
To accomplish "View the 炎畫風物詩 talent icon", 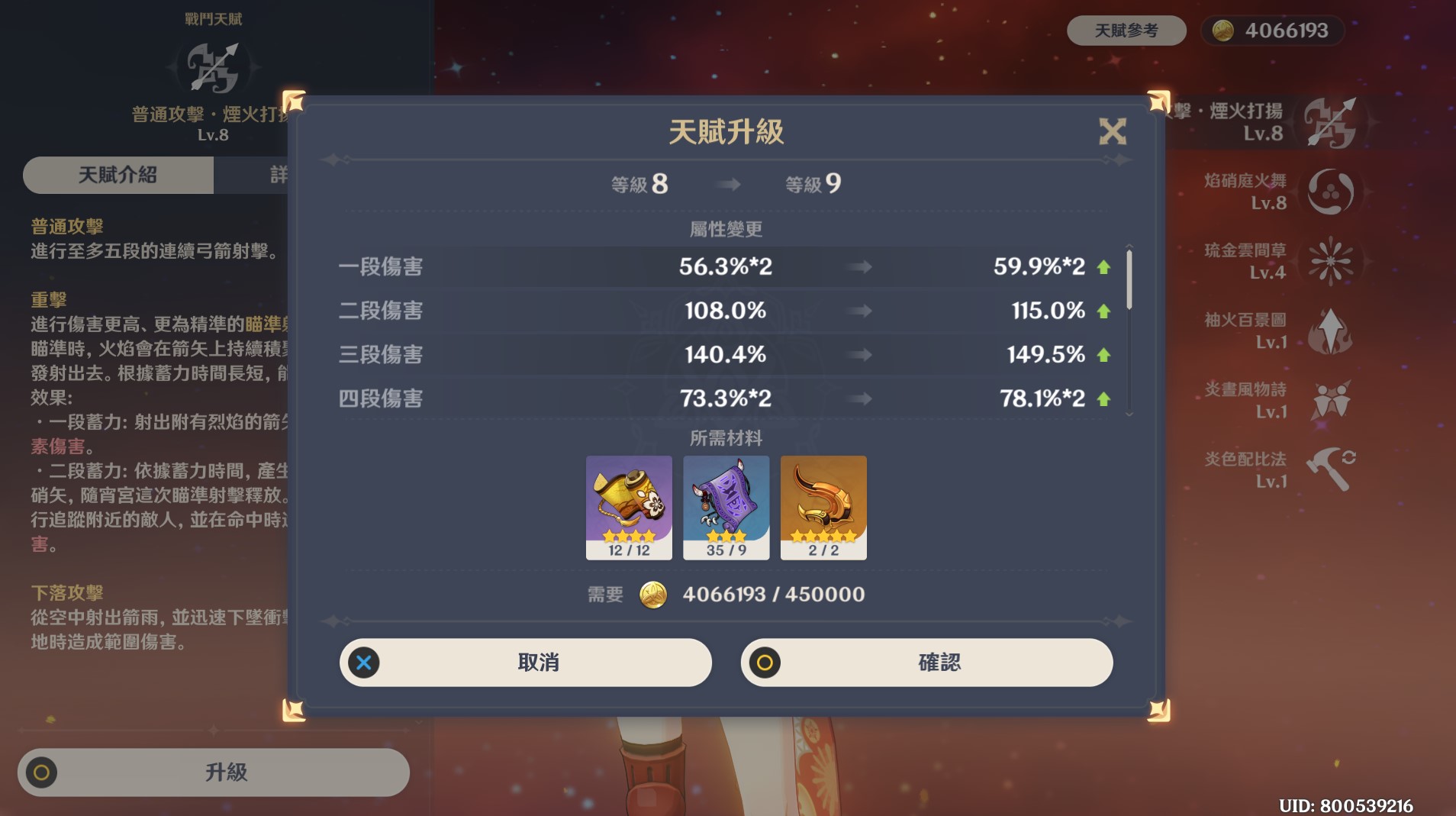I will (x=1330, y=399).
